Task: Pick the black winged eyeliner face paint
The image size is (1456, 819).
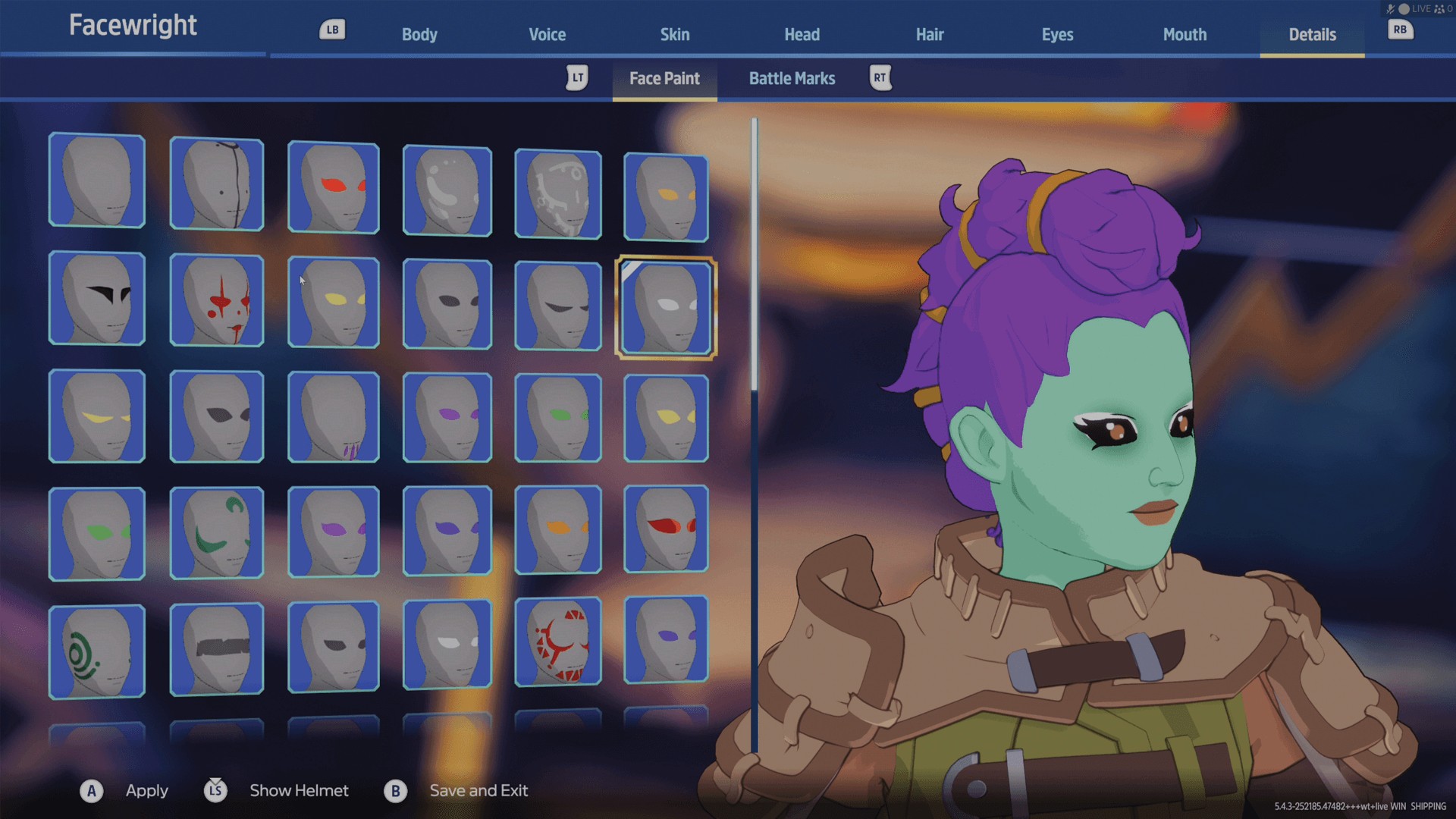Action: tap(97, 299)
